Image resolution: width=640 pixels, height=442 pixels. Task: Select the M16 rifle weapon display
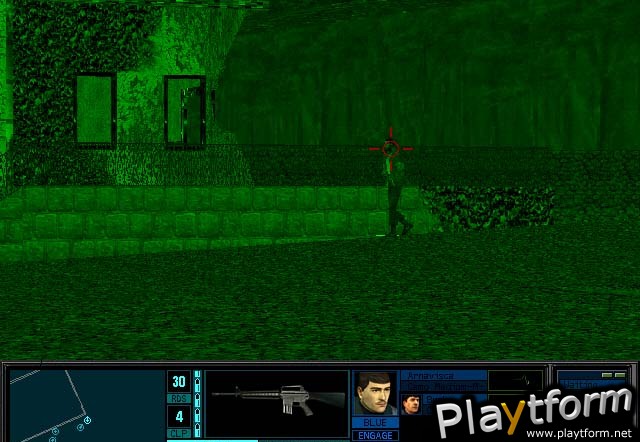point(277,400)
